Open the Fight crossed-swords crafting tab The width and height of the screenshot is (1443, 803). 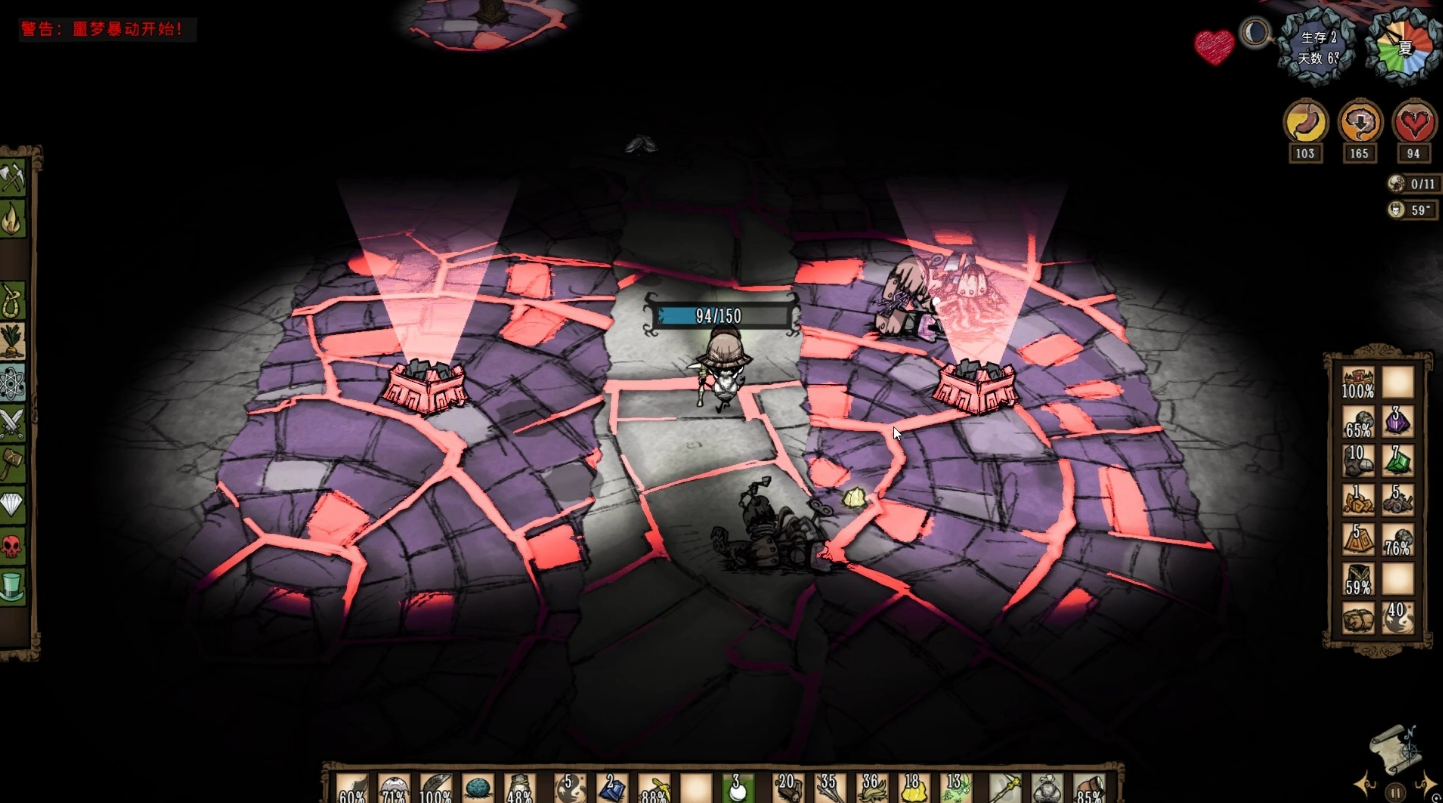(x=12, y=423)
